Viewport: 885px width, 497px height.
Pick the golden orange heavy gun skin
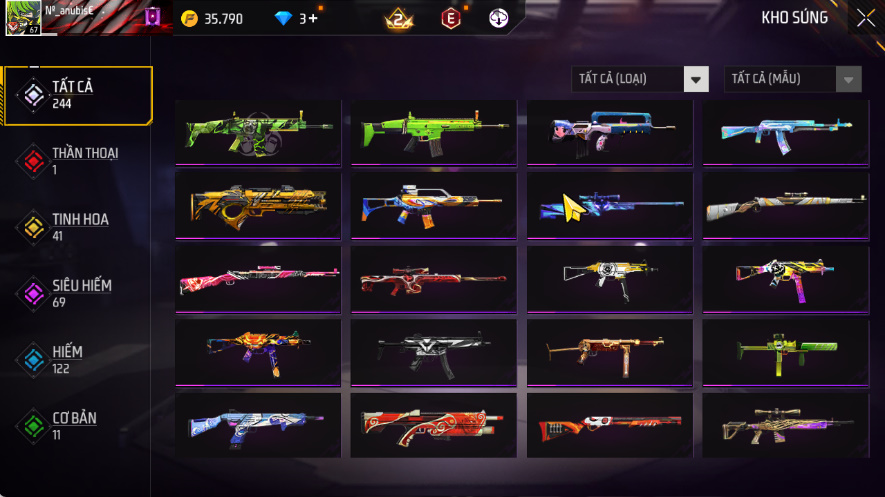[258, 204]
